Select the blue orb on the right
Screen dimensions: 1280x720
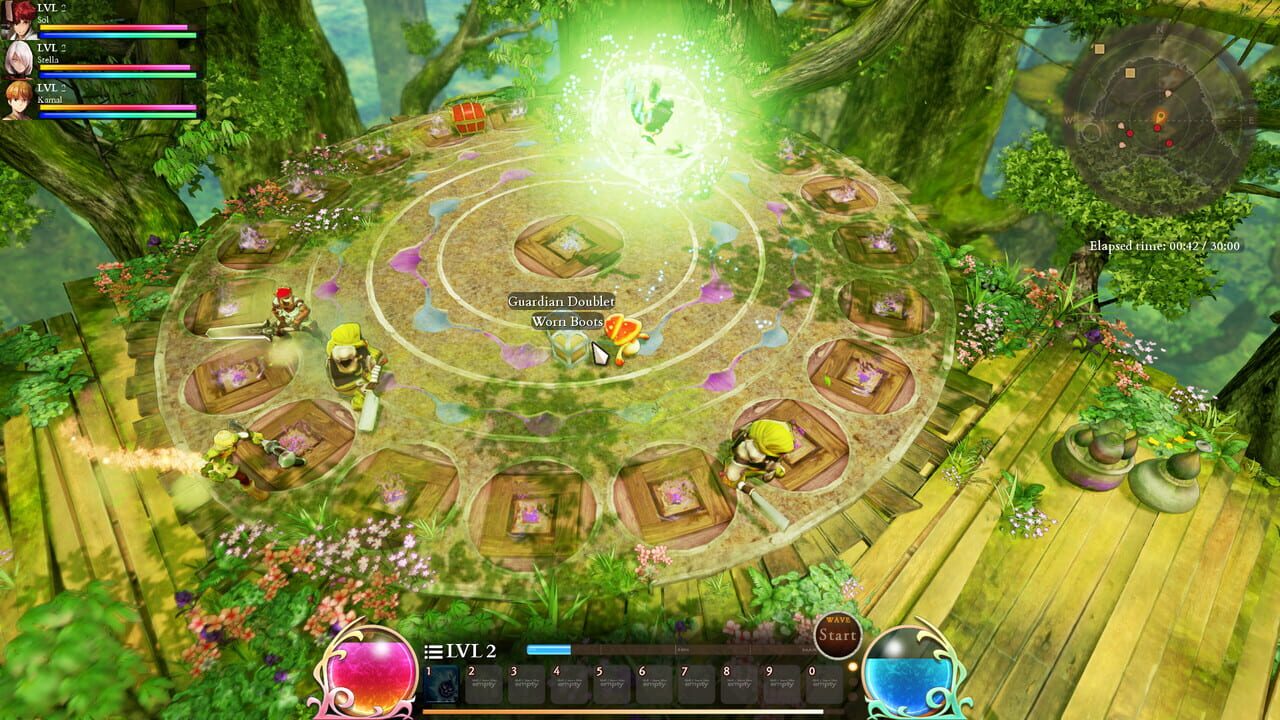tap(907, 672)
